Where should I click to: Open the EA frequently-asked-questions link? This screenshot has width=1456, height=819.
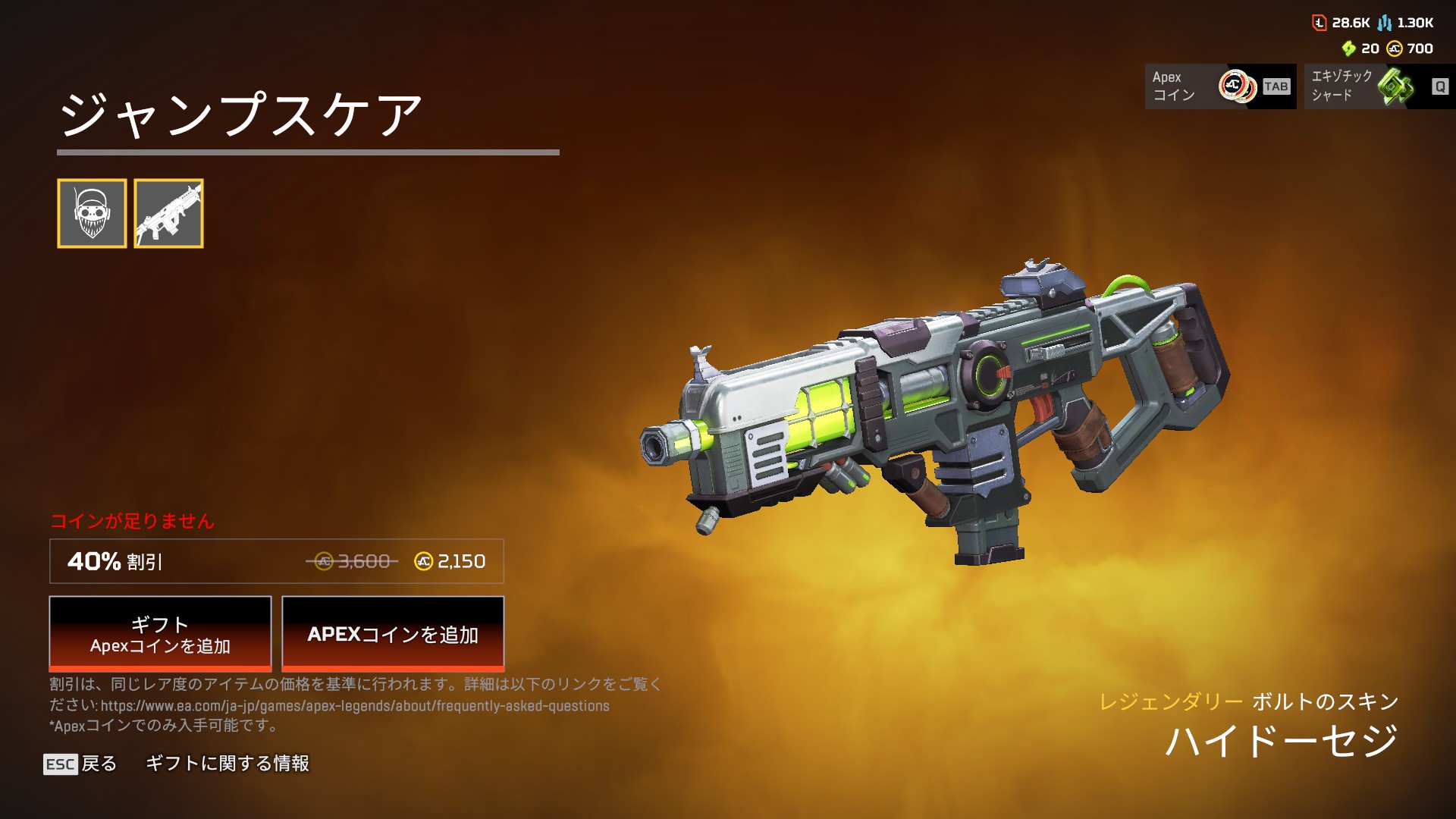click(x=355, y=706)
